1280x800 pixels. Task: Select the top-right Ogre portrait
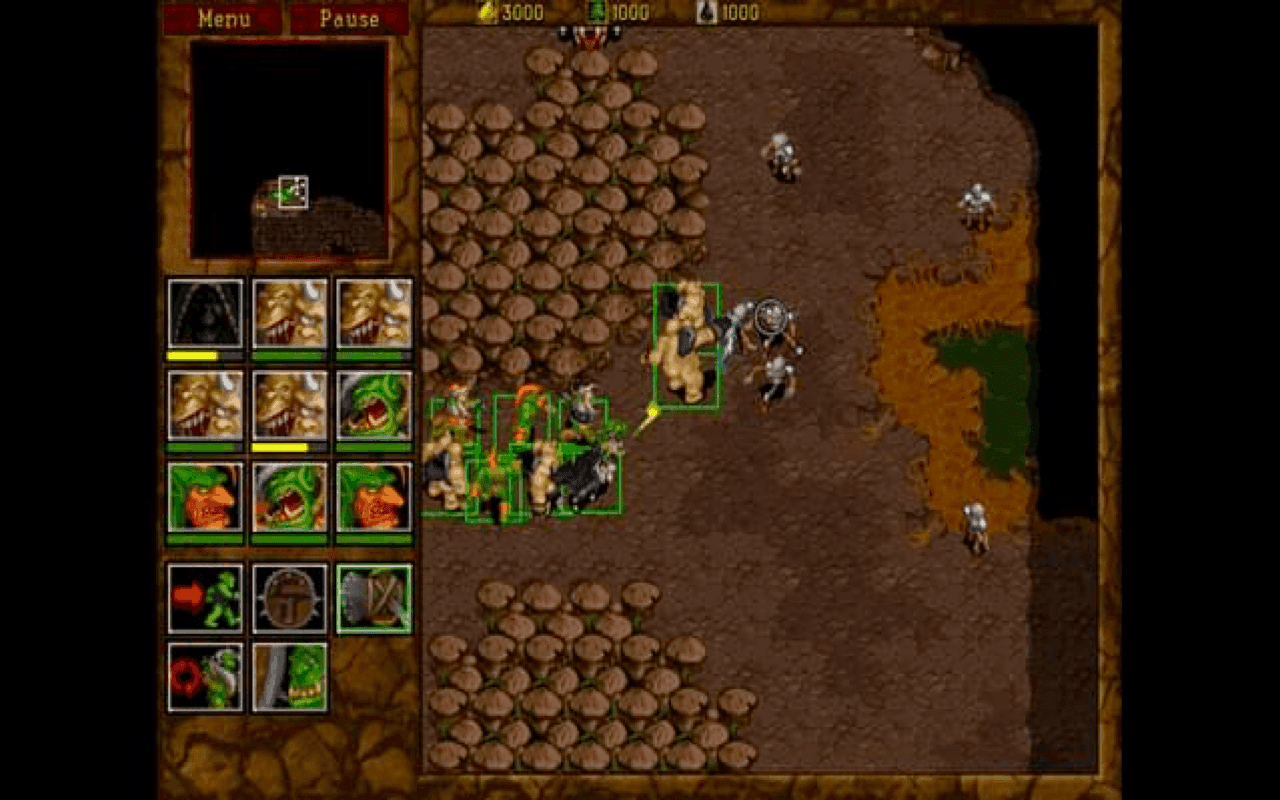[x=371, y=315]
